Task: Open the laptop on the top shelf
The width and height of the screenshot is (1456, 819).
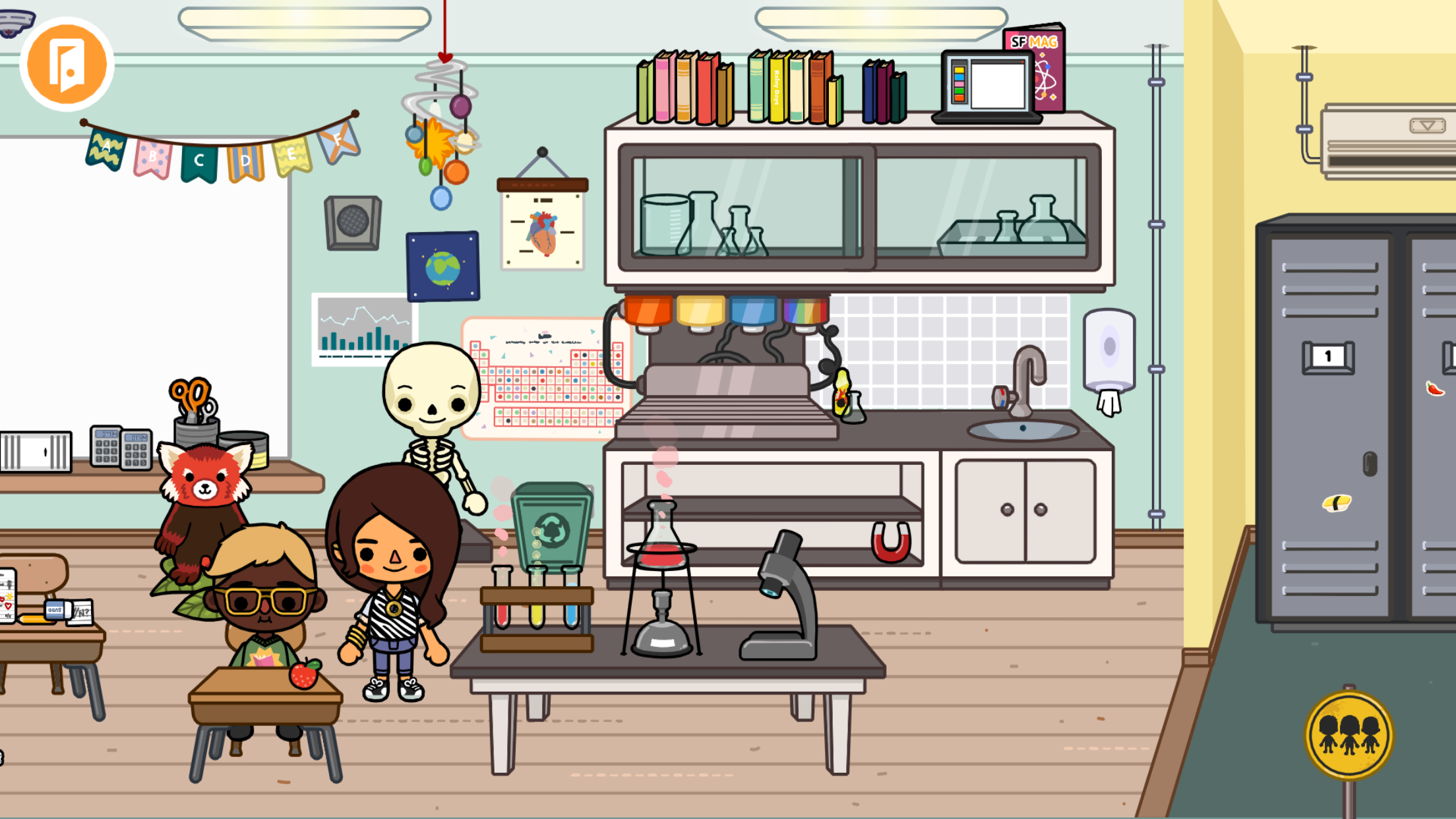Action: [x=986, y=82]
